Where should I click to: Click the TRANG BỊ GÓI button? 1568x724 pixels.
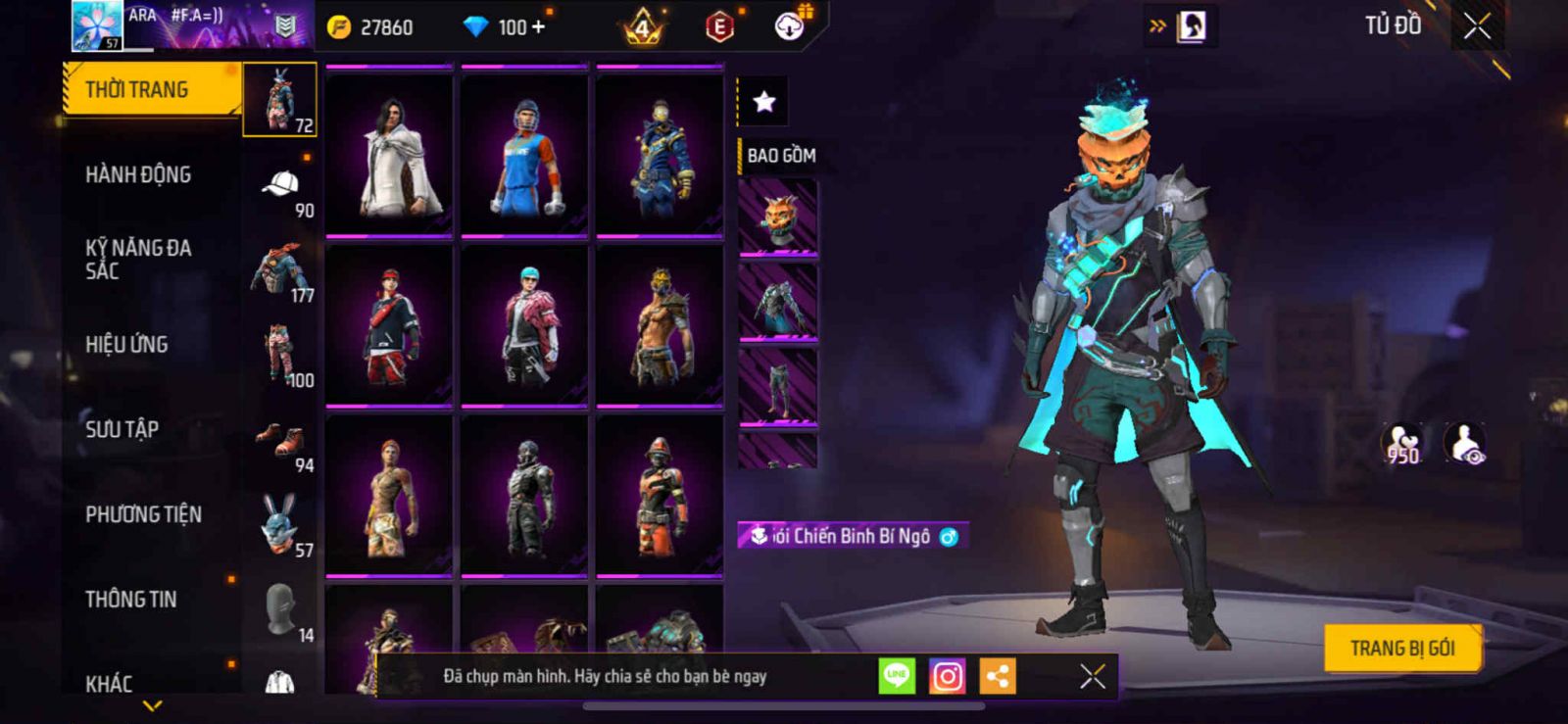(1401, 649)
